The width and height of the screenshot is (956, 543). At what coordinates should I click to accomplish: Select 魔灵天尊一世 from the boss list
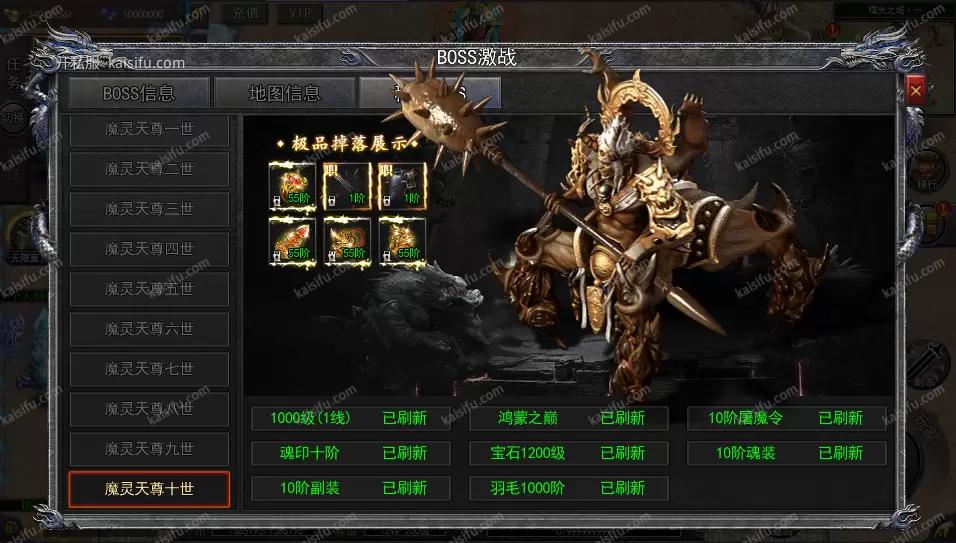coord(149,129)
